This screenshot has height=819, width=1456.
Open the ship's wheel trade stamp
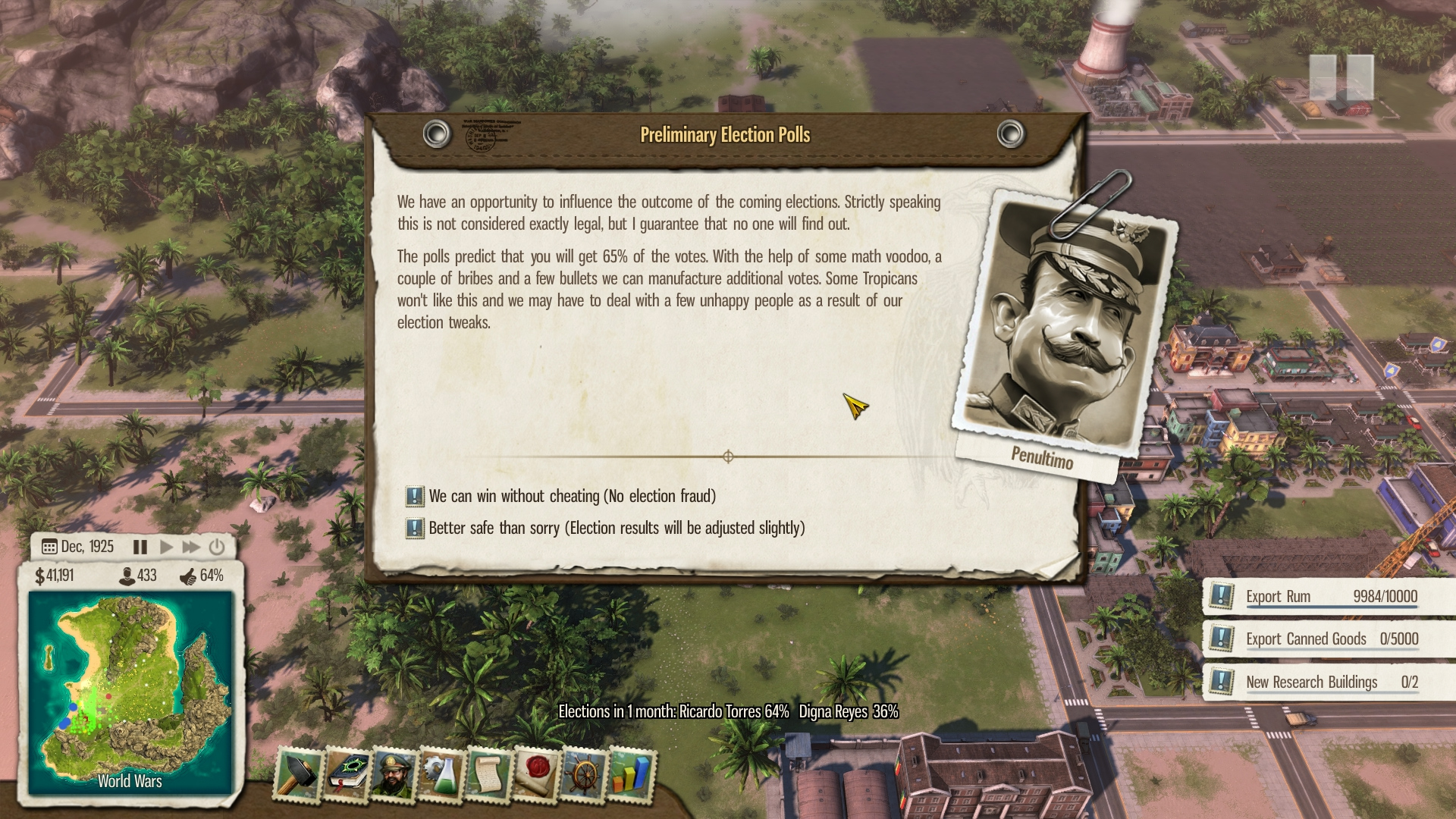[584, 773]
